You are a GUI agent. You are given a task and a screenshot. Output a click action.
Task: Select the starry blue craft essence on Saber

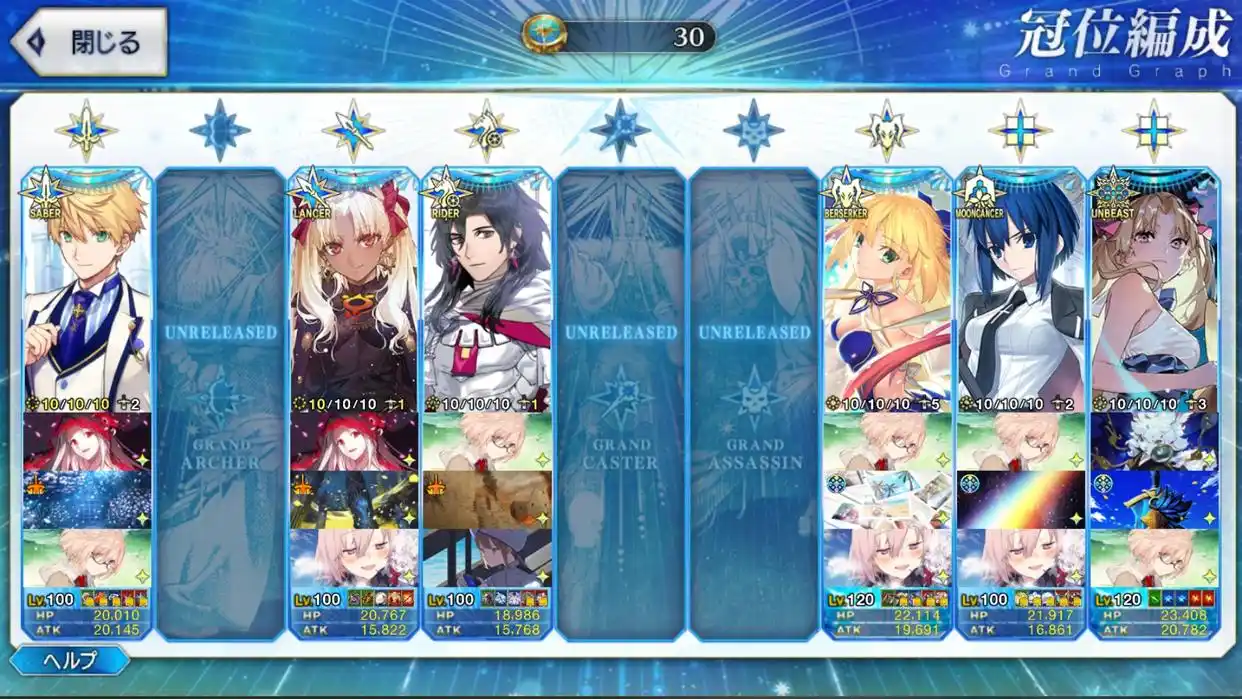pyautogui.click(x=87, y=500)
